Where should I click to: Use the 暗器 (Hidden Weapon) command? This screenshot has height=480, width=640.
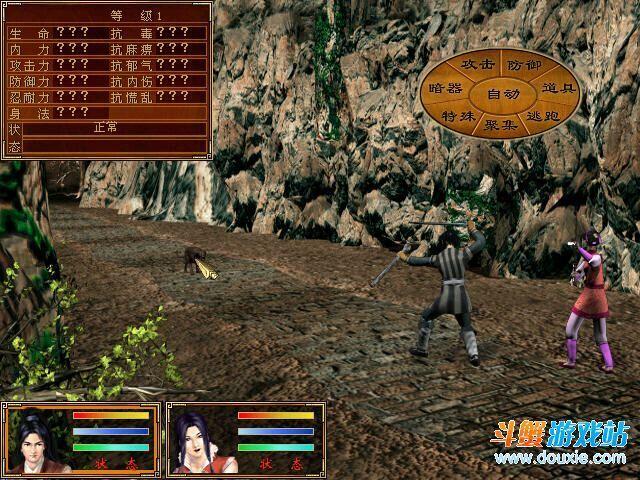coord(446,89)
